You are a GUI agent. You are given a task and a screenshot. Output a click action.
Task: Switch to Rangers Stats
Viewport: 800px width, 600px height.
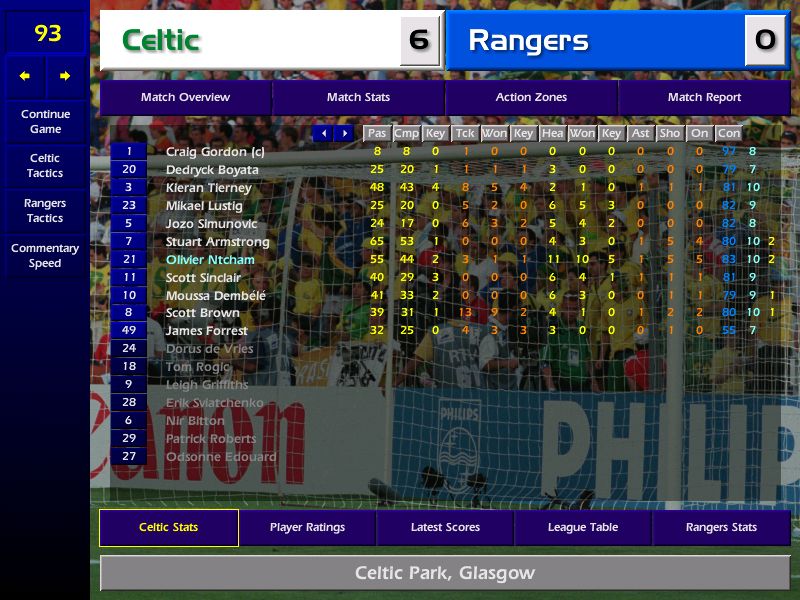(x=721, y=528)
